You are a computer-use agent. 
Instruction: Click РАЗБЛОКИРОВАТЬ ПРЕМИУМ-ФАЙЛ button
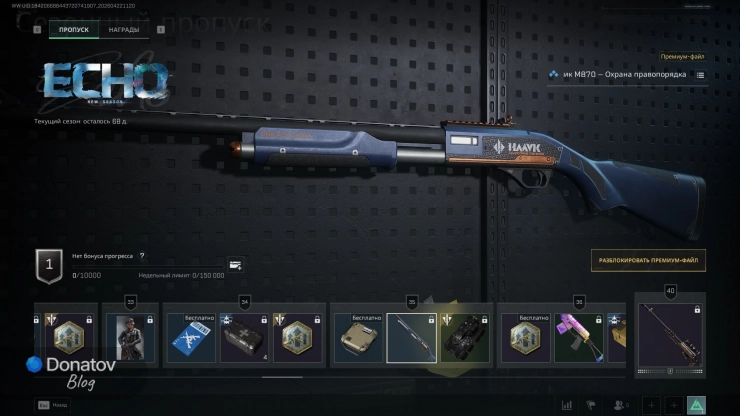(x=648, y=261)
